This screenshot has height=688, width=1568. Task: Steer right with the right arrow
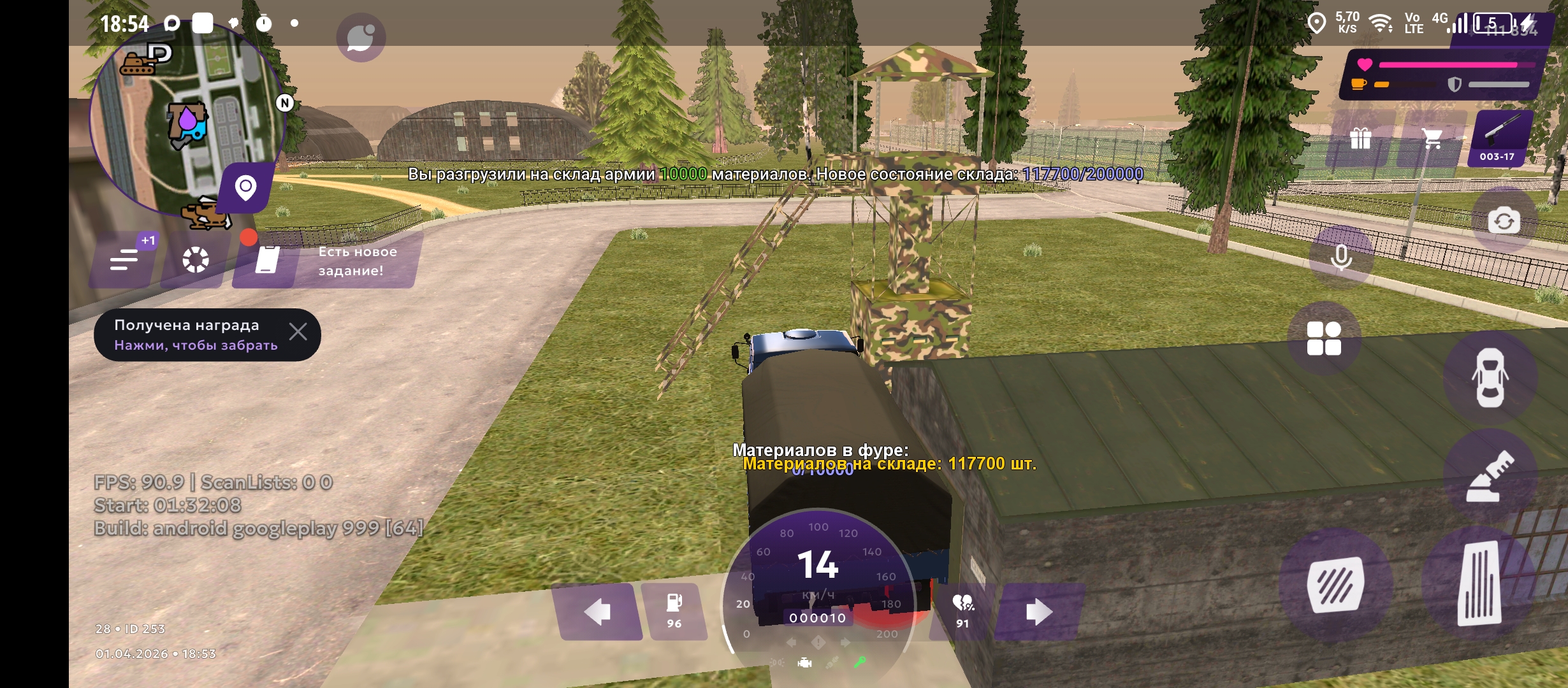pos(1039,612)
